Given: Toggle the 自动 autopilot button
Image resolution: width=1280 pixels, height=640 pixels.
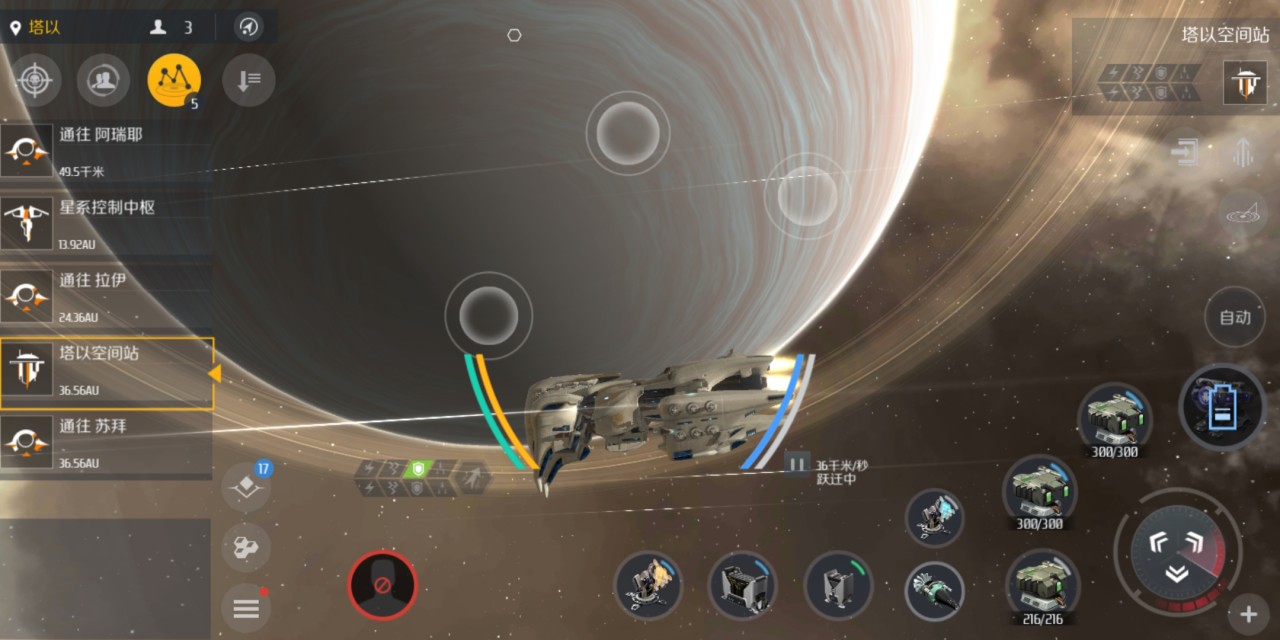Looking at the screenshot, I should tap(1235, 318).
